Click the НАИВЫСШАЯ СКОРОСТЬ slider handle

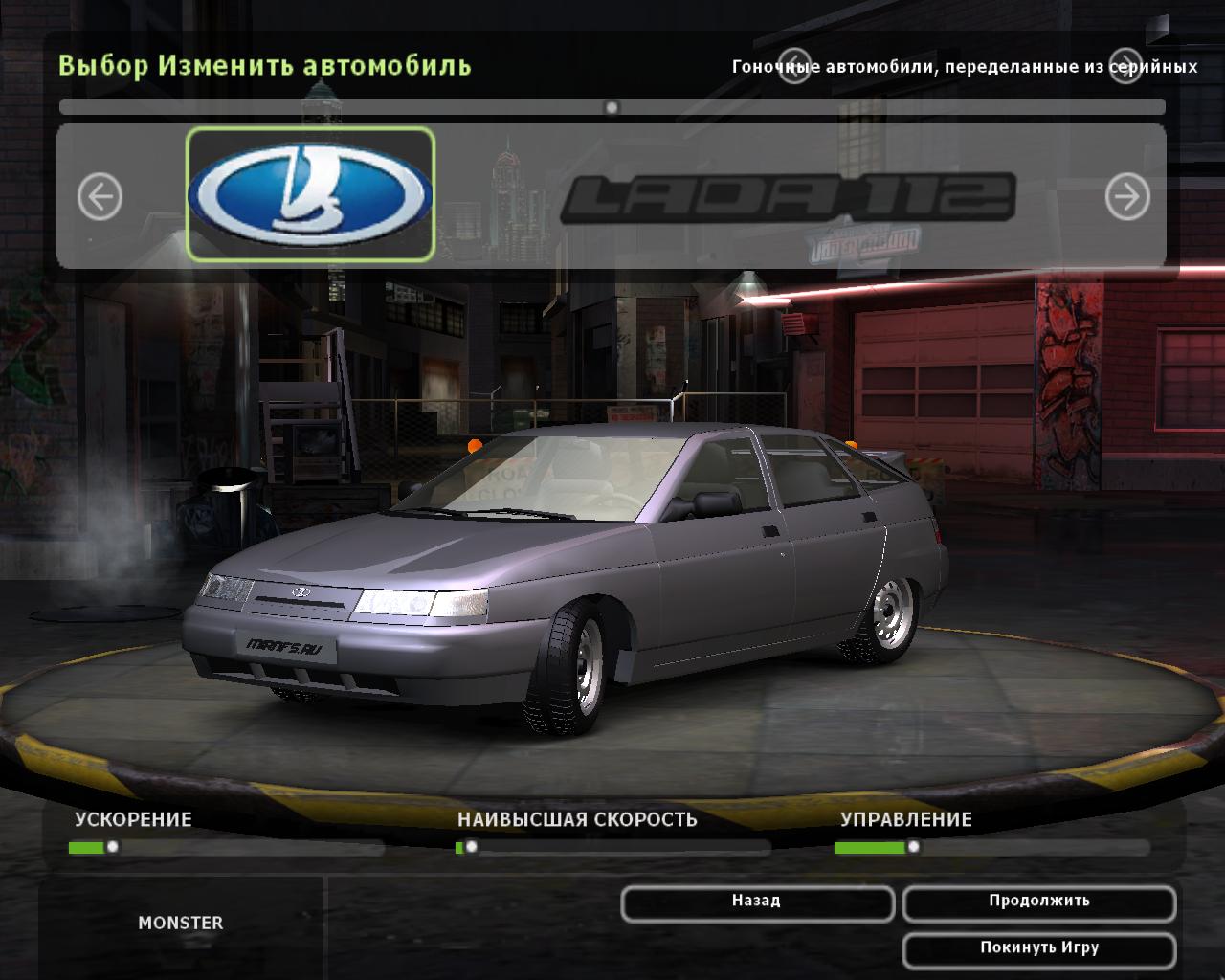[473, 845]
